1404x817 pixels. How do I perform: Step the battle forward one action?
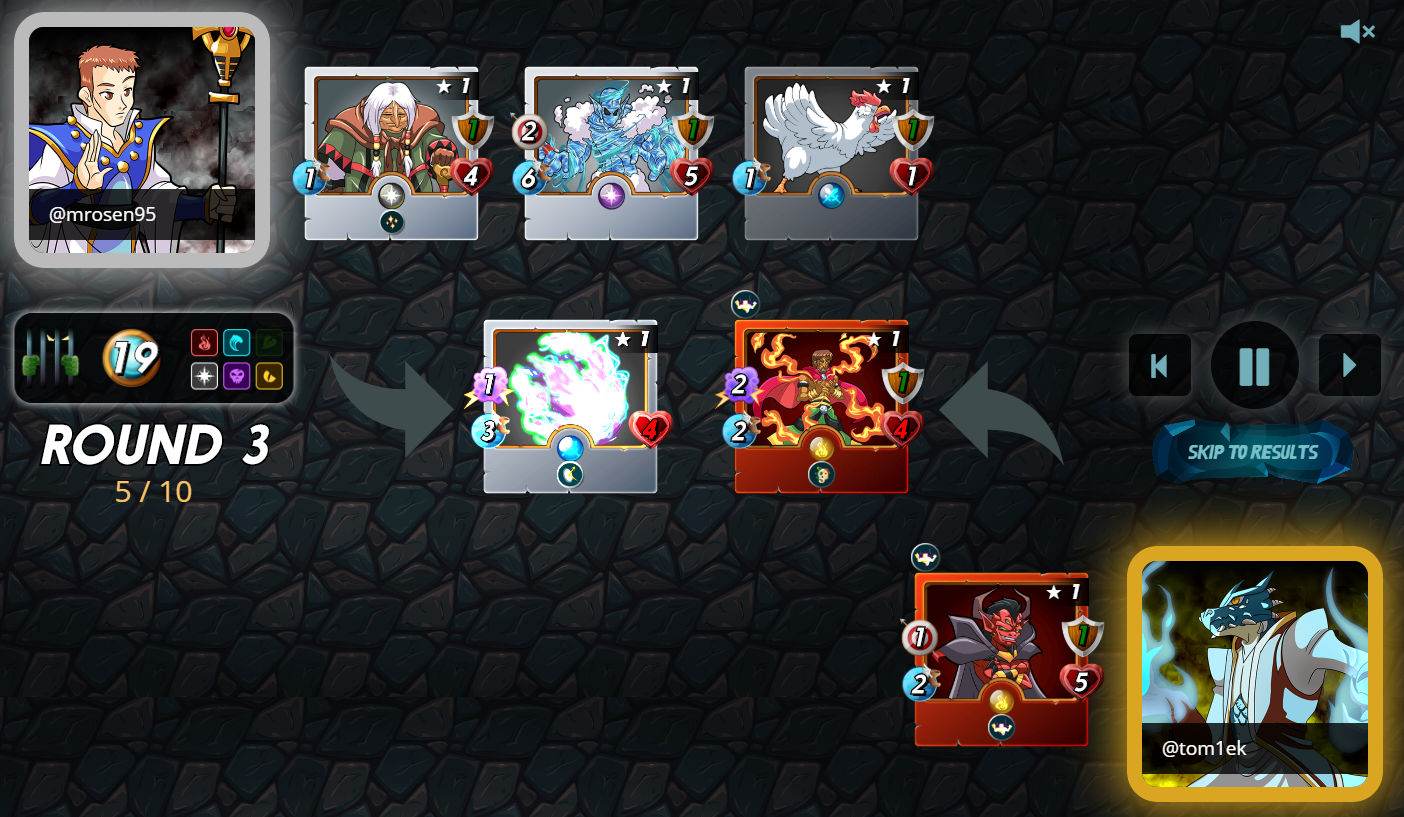1349,365
